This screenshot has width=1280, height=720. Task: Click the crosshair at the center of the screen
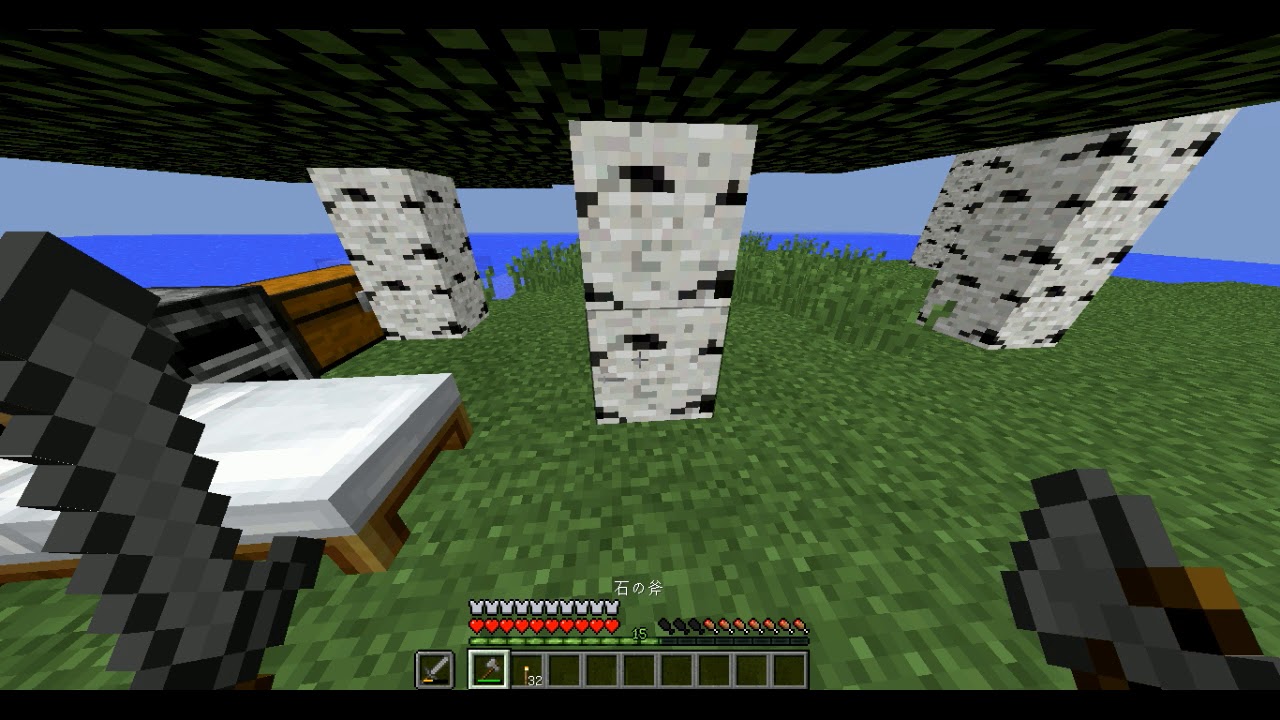click(640, 360)
